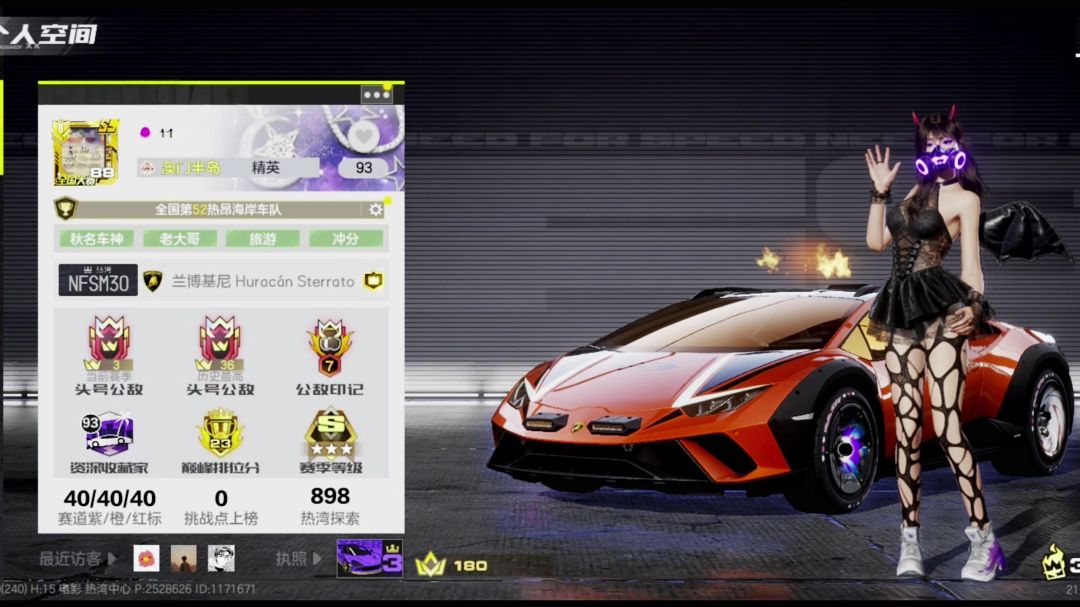Open the 资深收藏家 collector badge

point(107,433)
